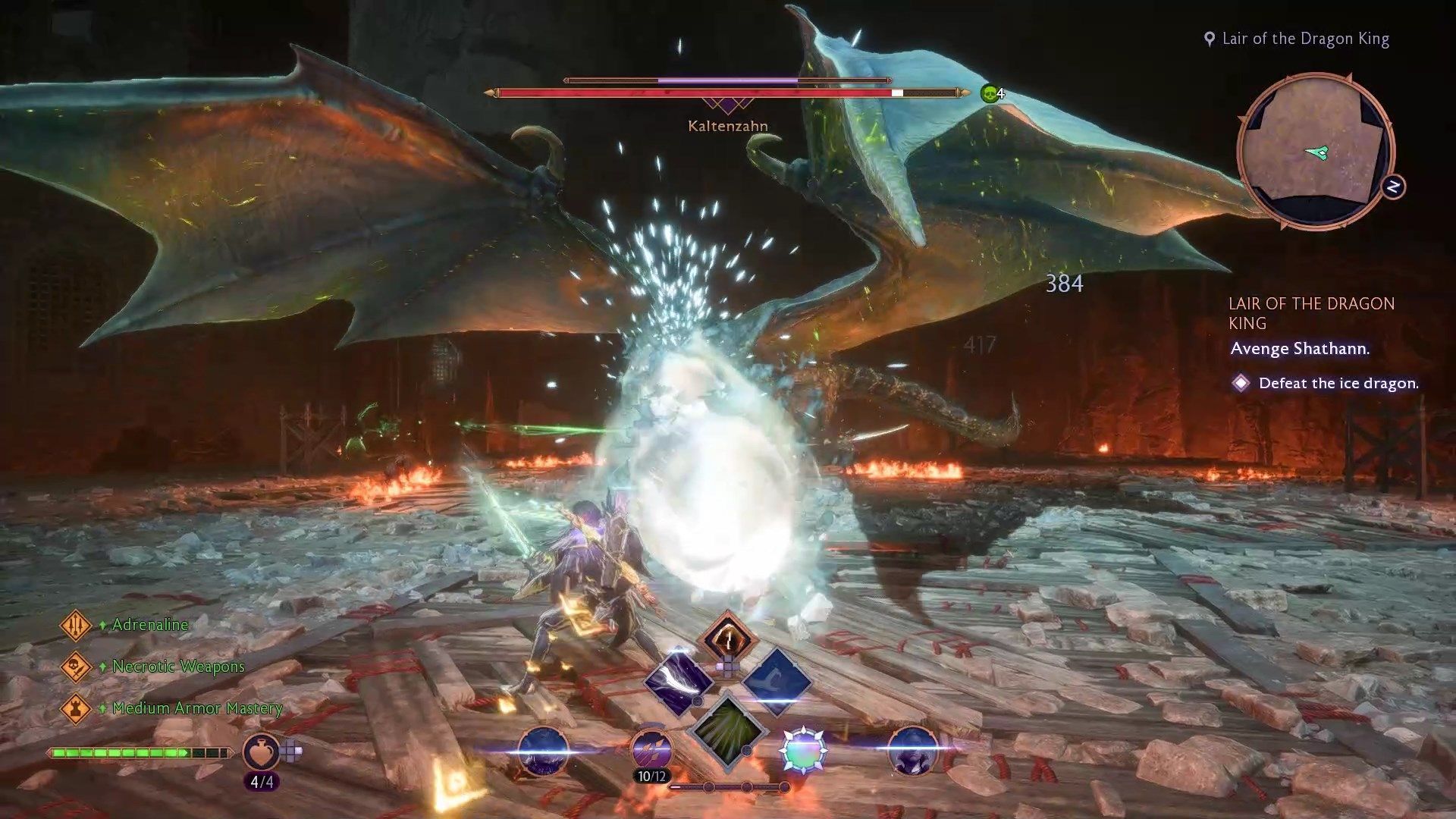1456x819 pixels.
Task: Activate the blue kick ability
Action: pyautogui.click(x=777, y=680)
